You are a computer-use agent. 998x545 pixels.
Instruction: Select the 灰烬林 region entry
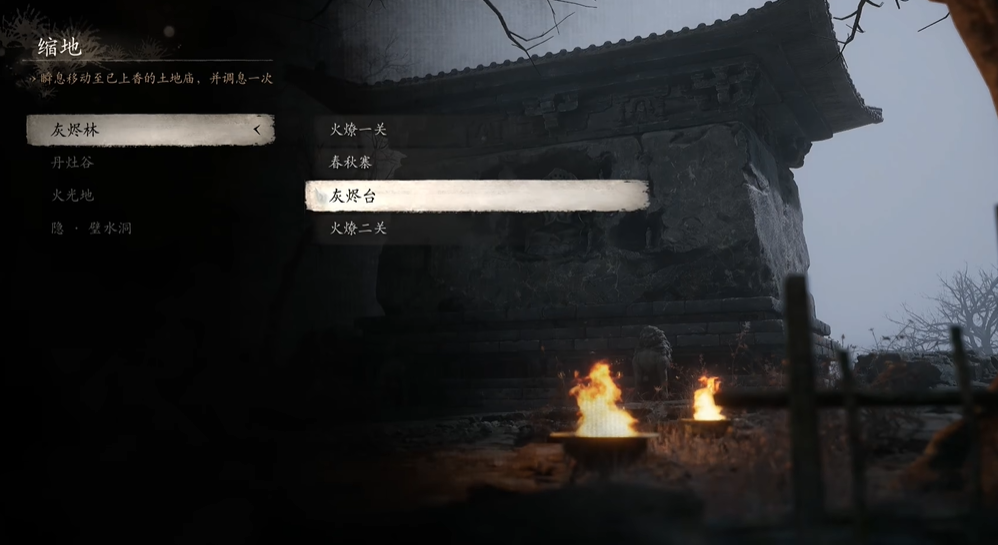click(150, 130)
